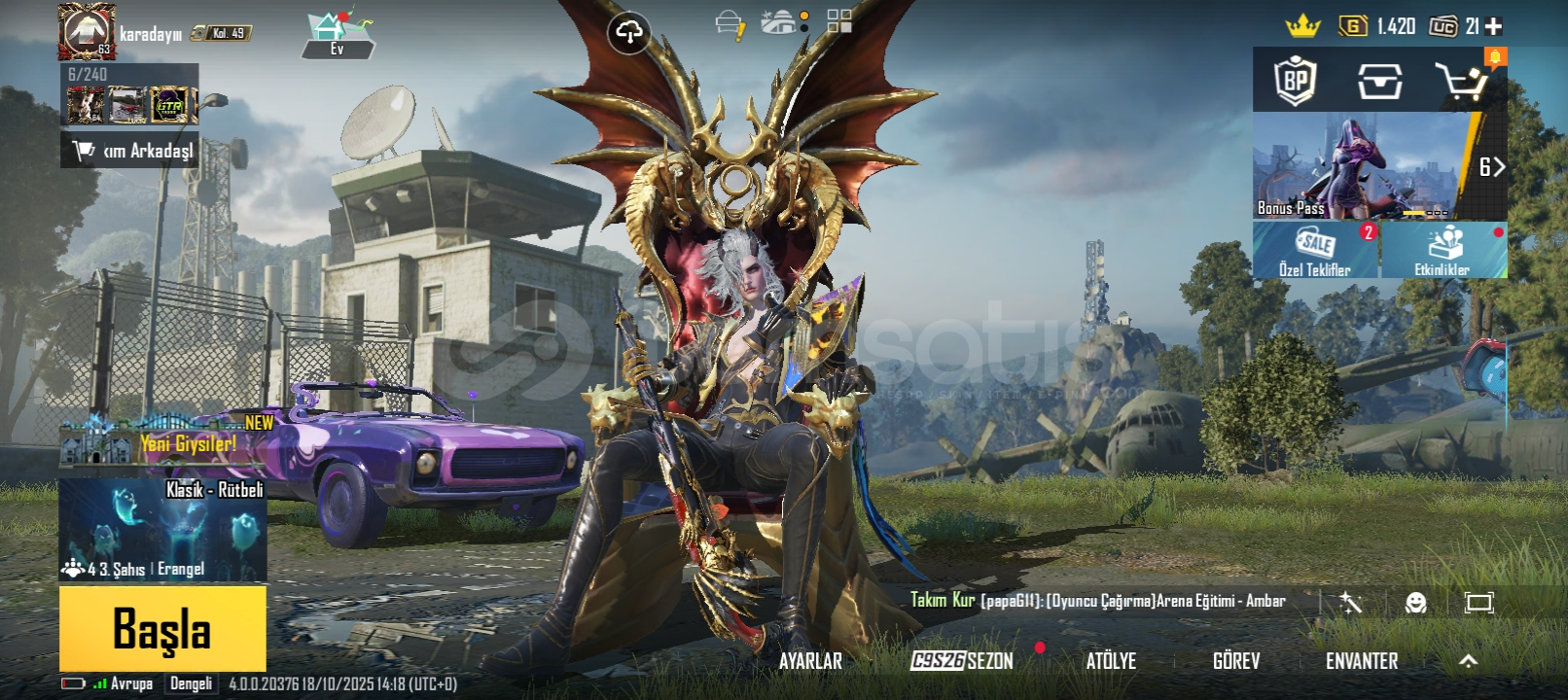
Task: Open the GÖREV missions menu
Action: (1236, 661)
